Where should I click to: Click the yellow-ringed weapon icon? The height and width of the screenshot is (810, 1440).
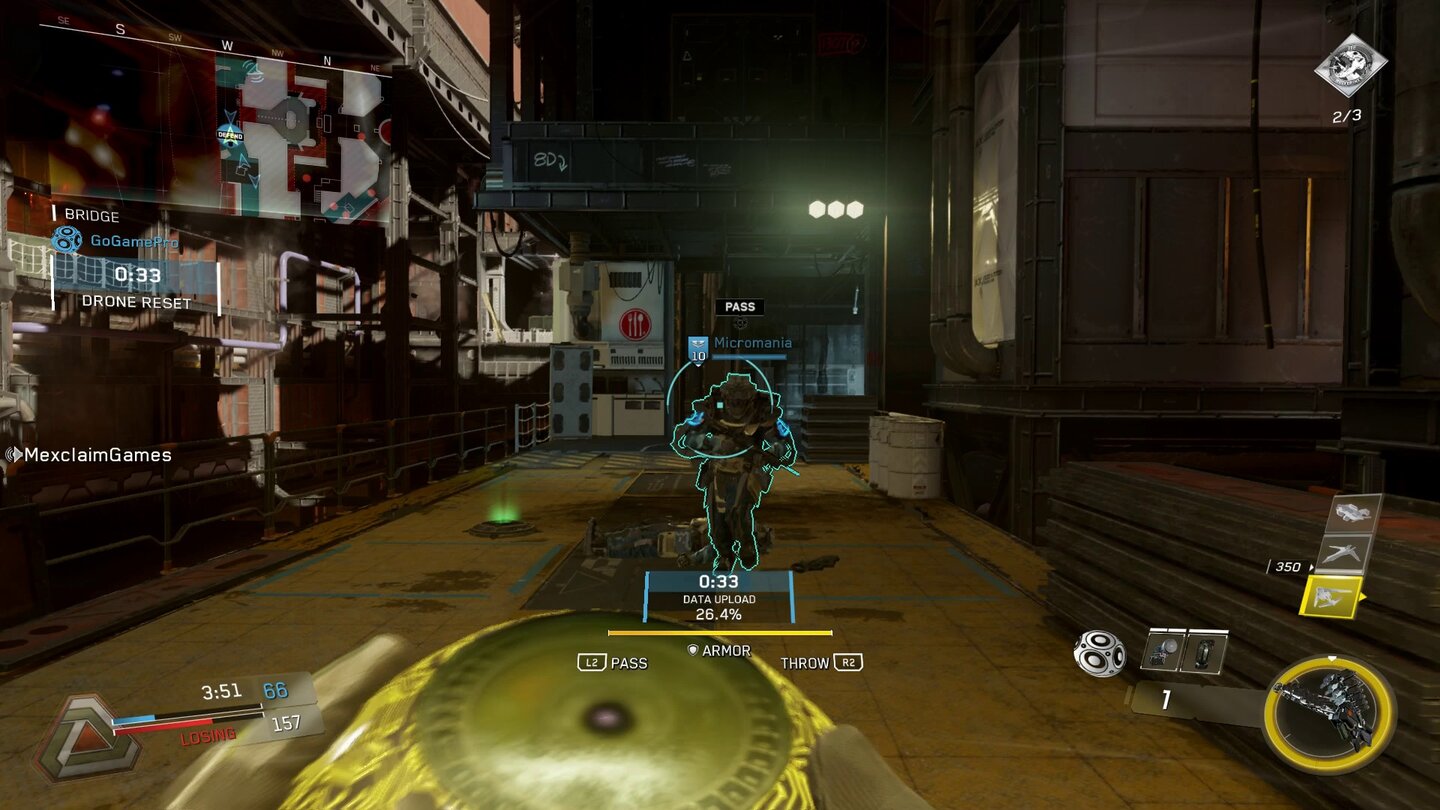pyautogui.click(x=1328, y=715)
